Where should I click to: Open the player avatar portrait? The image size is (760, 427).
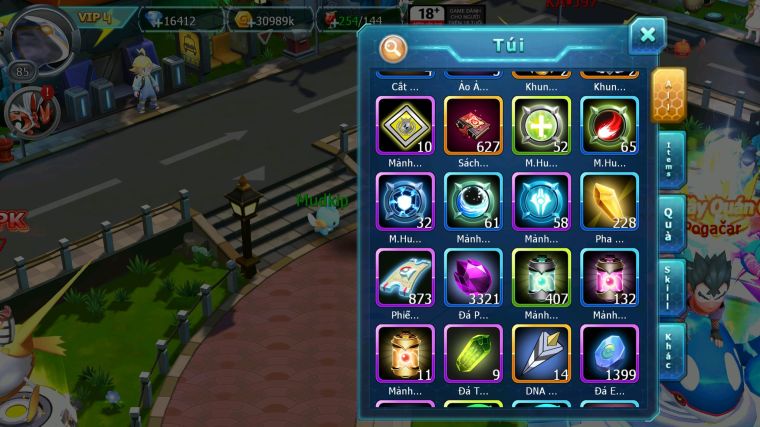[x=38, y=36]
